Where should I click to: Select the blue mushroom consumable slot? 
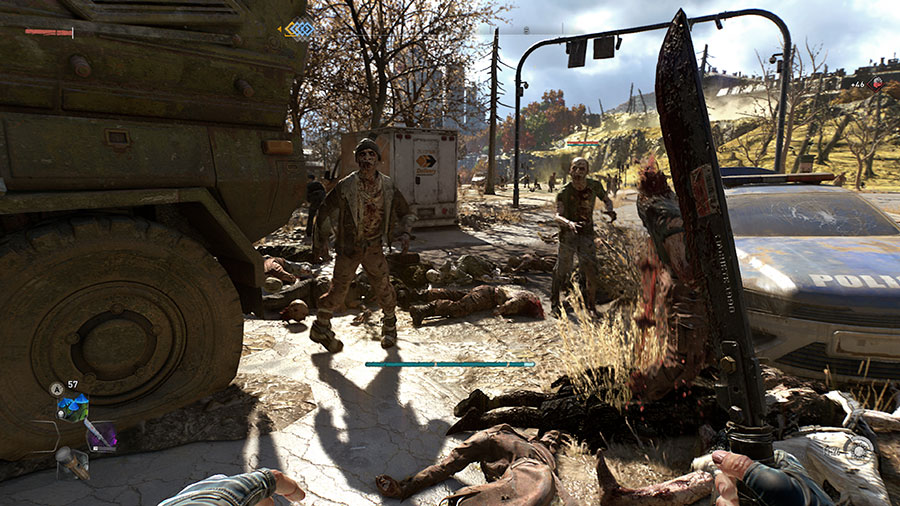[72, 406]
